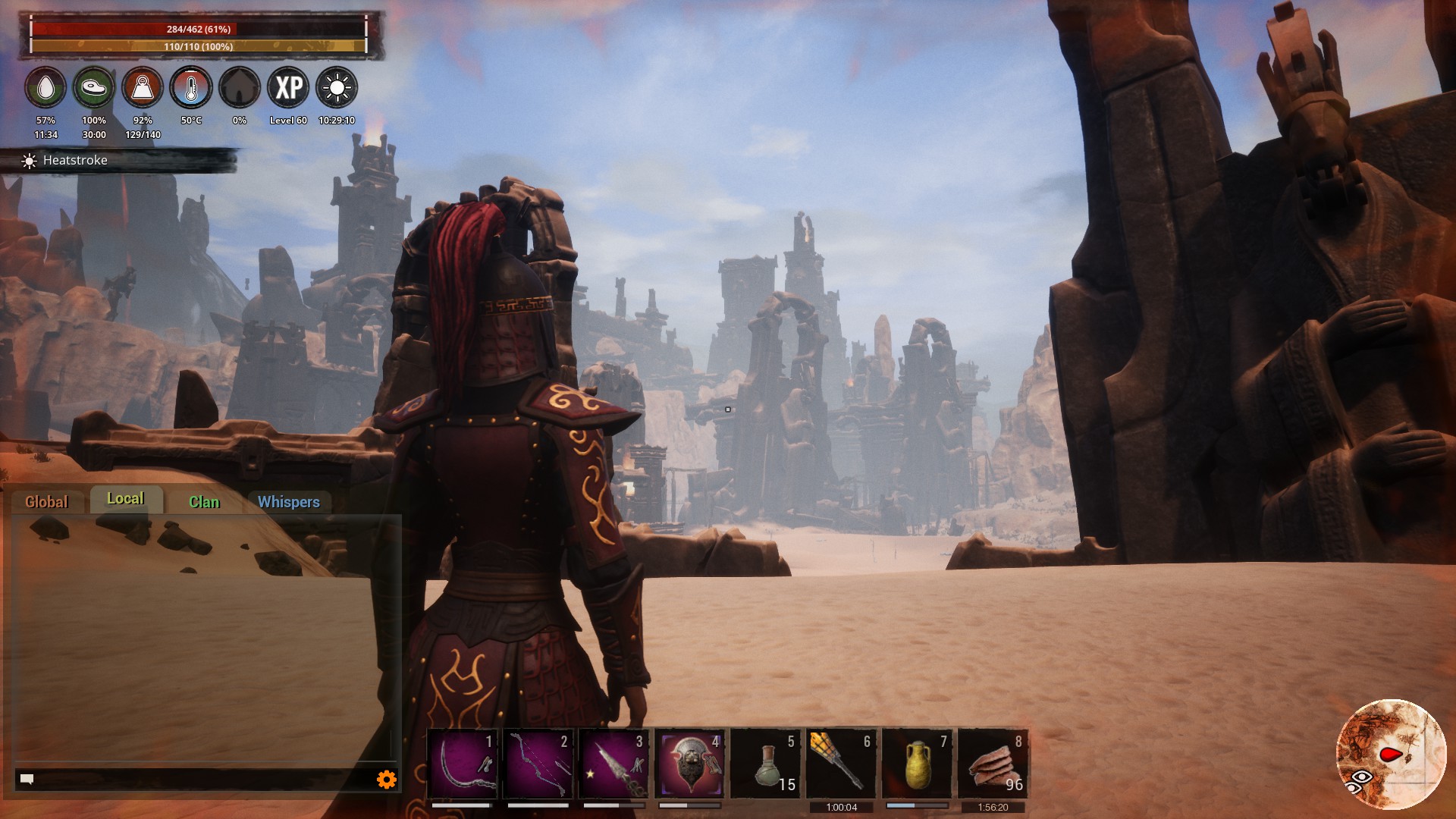Screen dimensions: 1456x819
Task: Click the XP level icon
Action: tap(288, 88)
